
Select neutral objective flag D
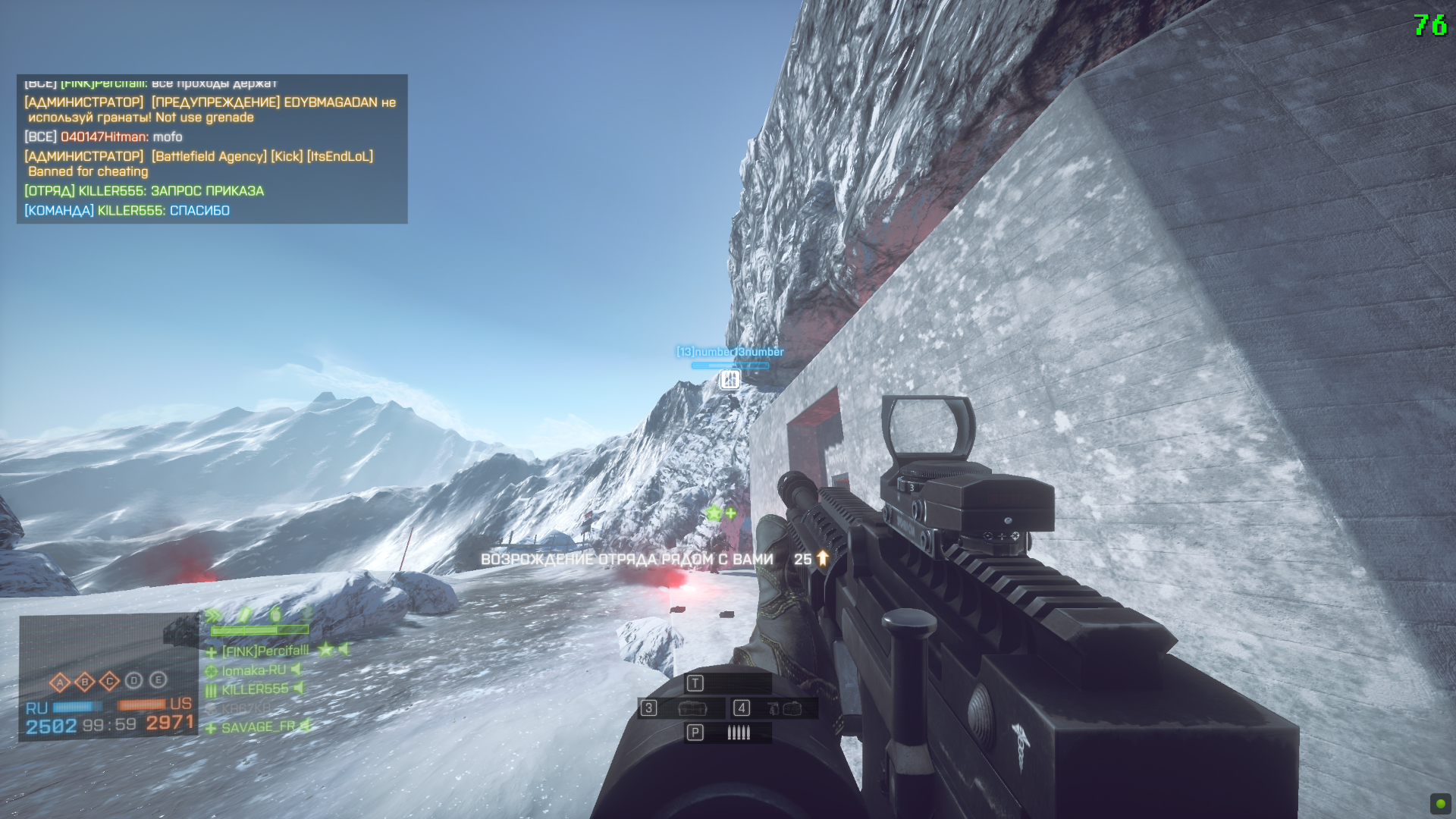pos(134,680)
